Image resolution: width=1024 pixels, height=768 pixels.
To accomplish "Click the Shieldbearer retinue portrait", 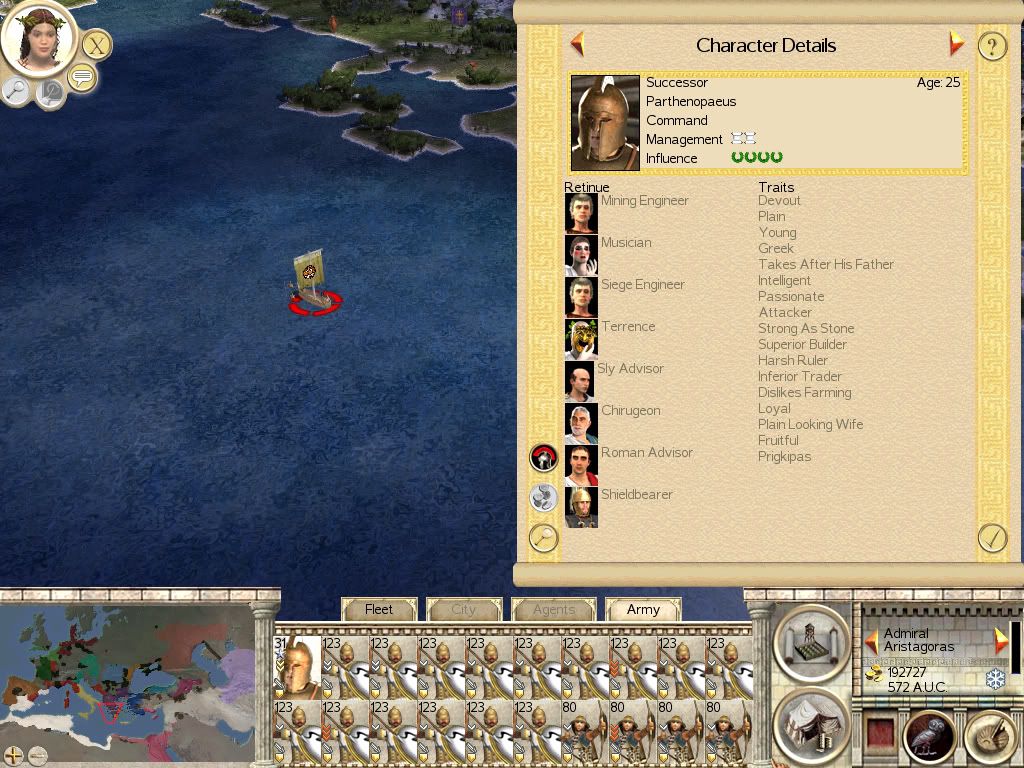I will (x=581, y=507).
